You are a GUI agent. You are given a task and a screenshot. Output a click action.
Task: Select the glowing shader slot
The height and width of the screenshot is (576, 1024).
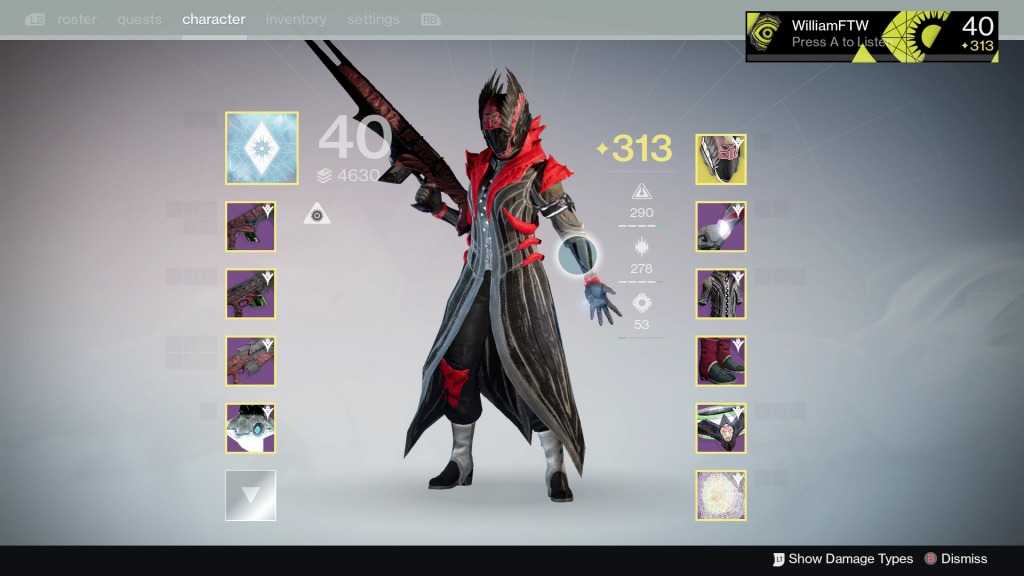[721, 495]
